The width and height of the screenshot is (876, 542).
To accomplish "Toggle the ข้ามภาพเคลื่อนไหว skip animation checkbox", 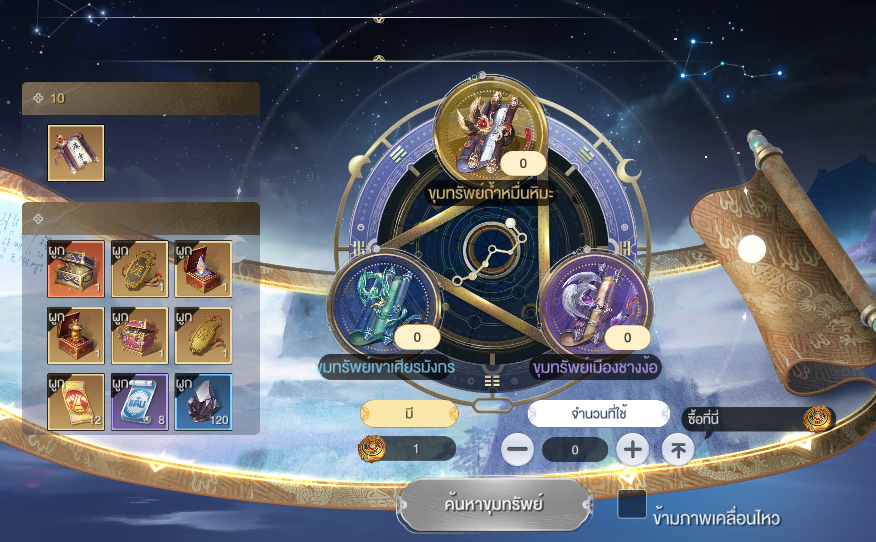I will click(632, 505).
